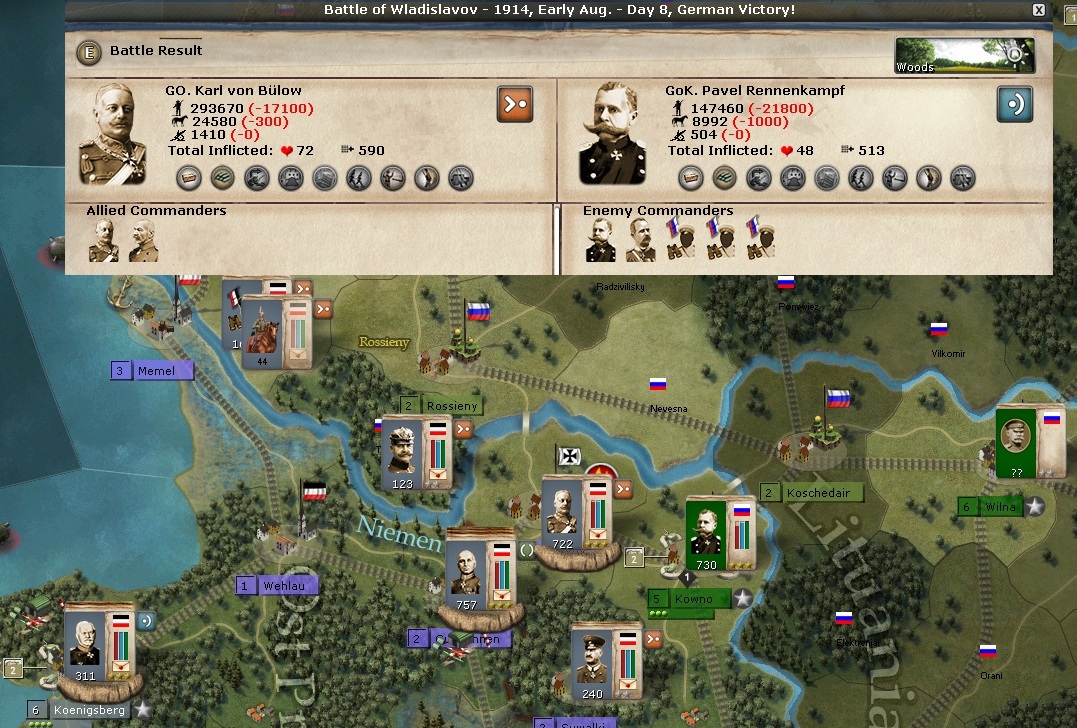
Task: Click the Kowno city label
Action: tap(694, 599)
